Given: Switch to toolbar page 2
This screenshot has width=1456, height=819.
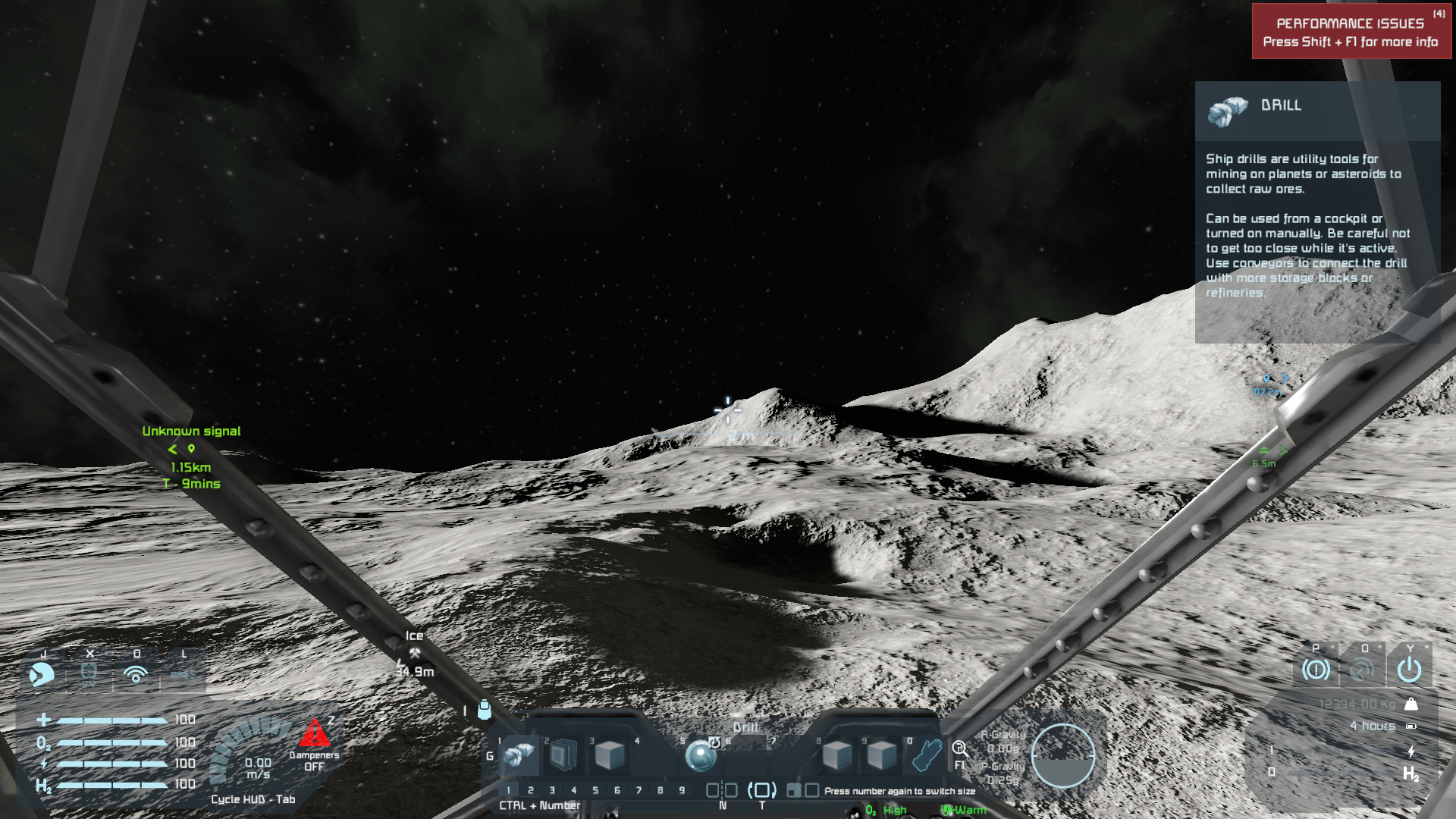Looking at the screenshot, I should point(530,790).
